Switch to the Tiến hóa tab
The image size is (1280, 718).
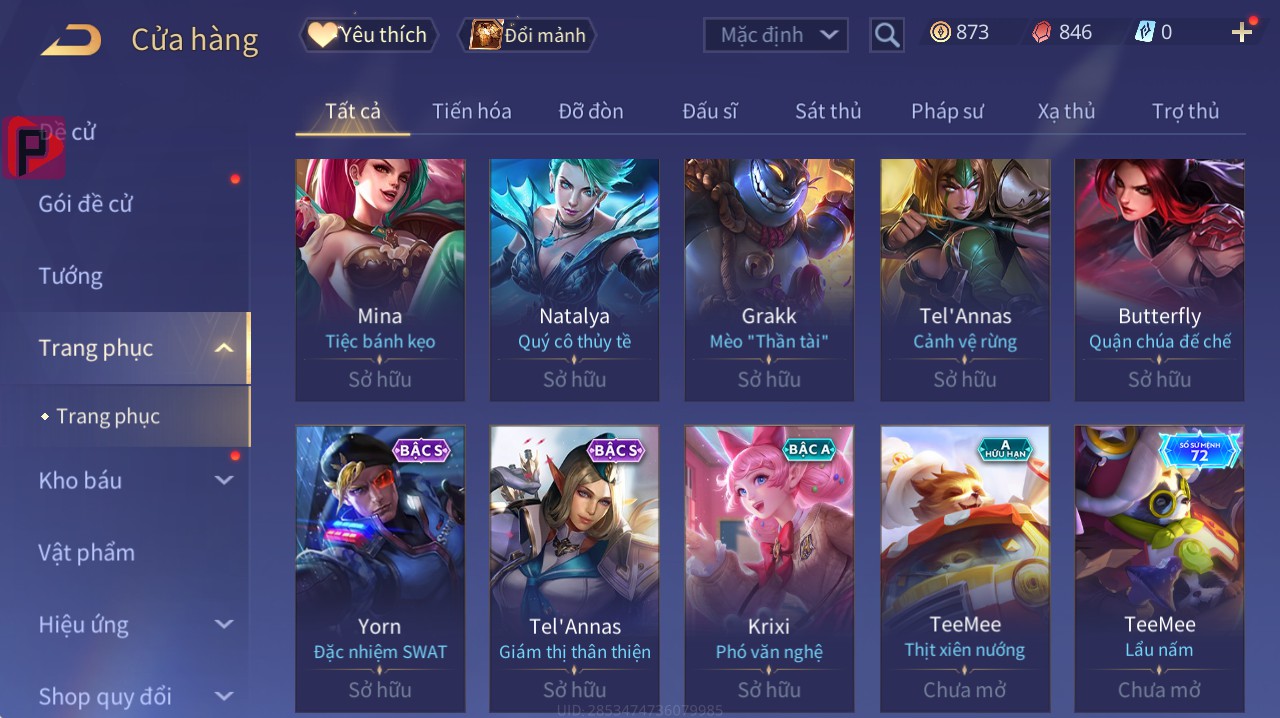point(471,111)
